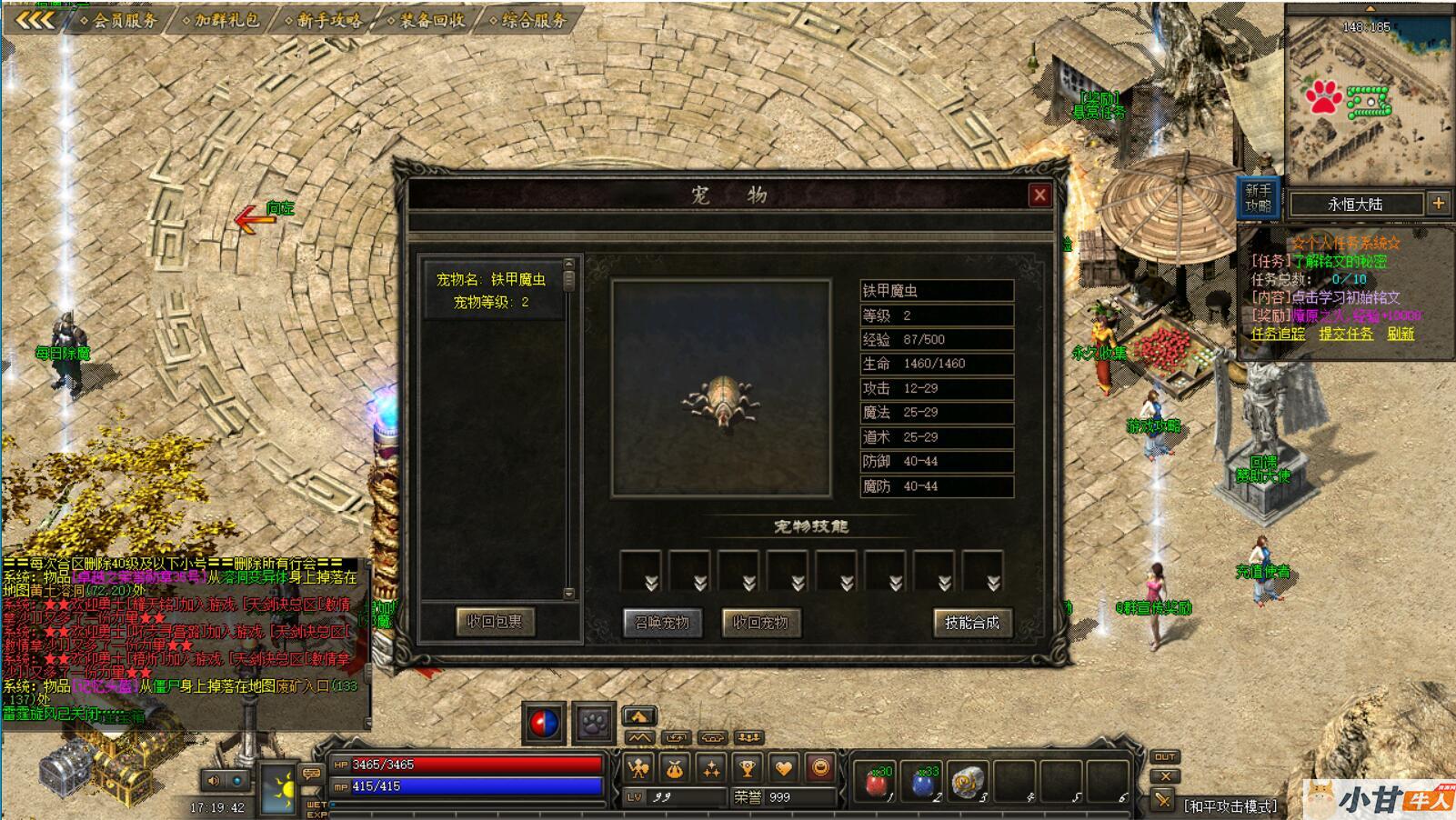The width and height of the screenshot is (1456, 820).
Task: Click the 收回包裹 button
Action: click(495, 622)
